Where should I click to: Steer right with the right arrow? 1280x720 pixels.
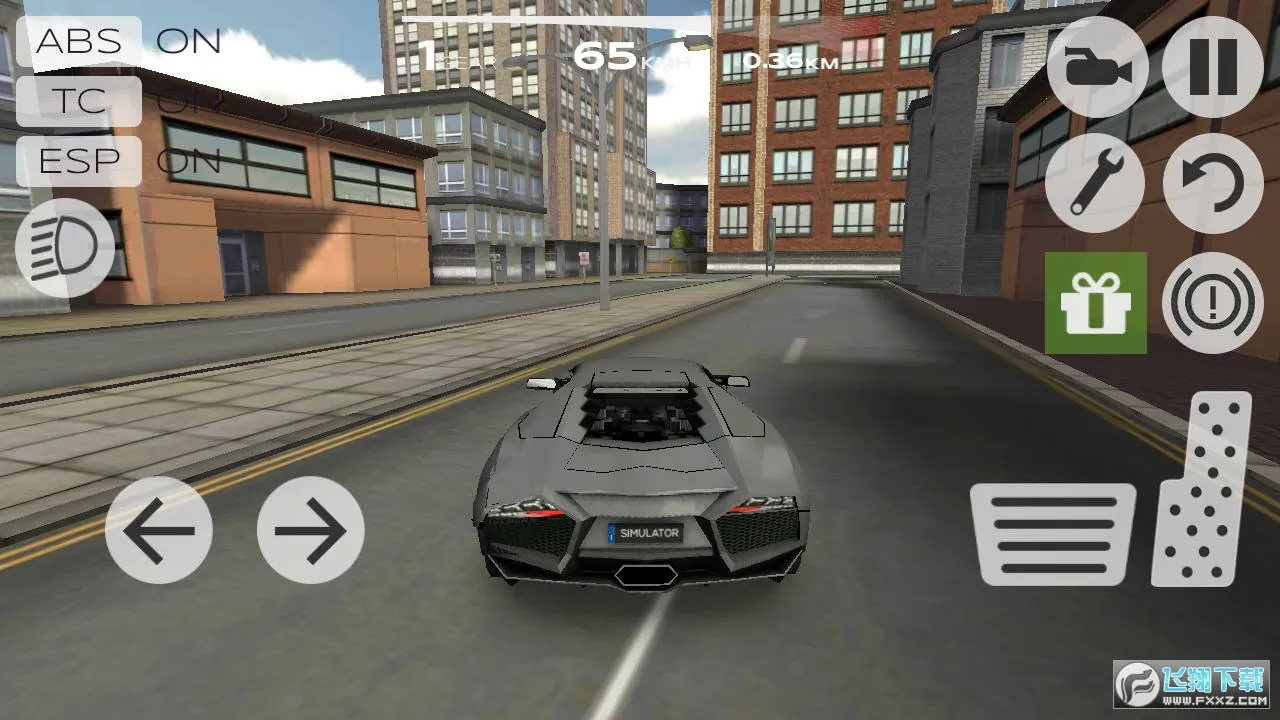(x=310, y=530)
